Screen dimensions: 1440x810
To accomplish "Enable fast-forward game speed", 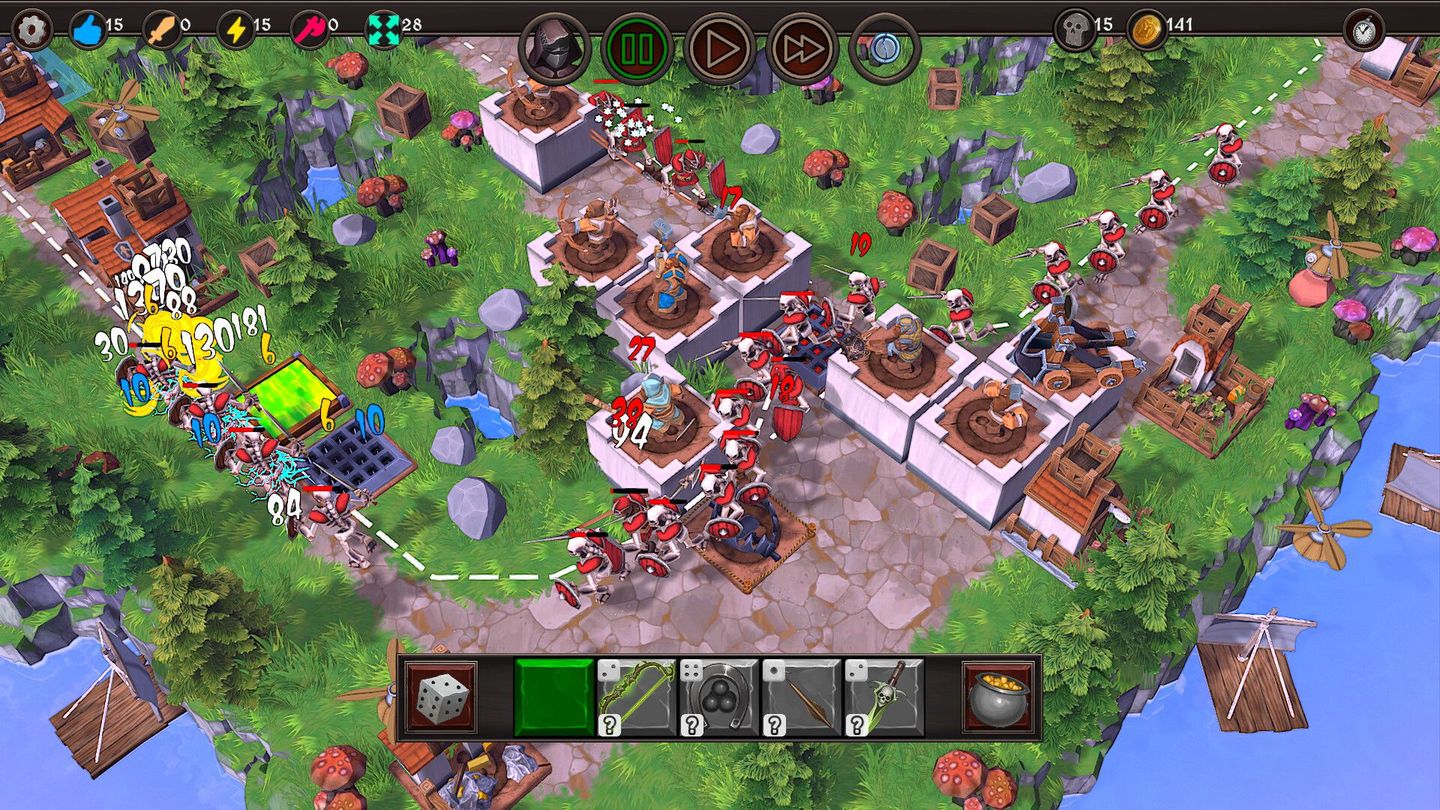I will 800,45.
